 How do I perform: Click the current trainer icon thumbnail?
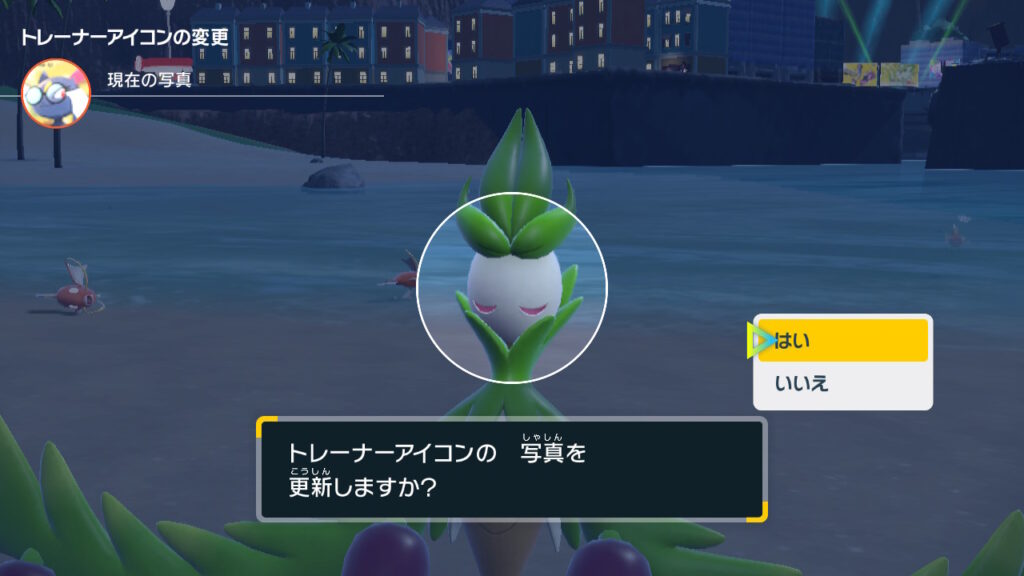pos(56,93)
